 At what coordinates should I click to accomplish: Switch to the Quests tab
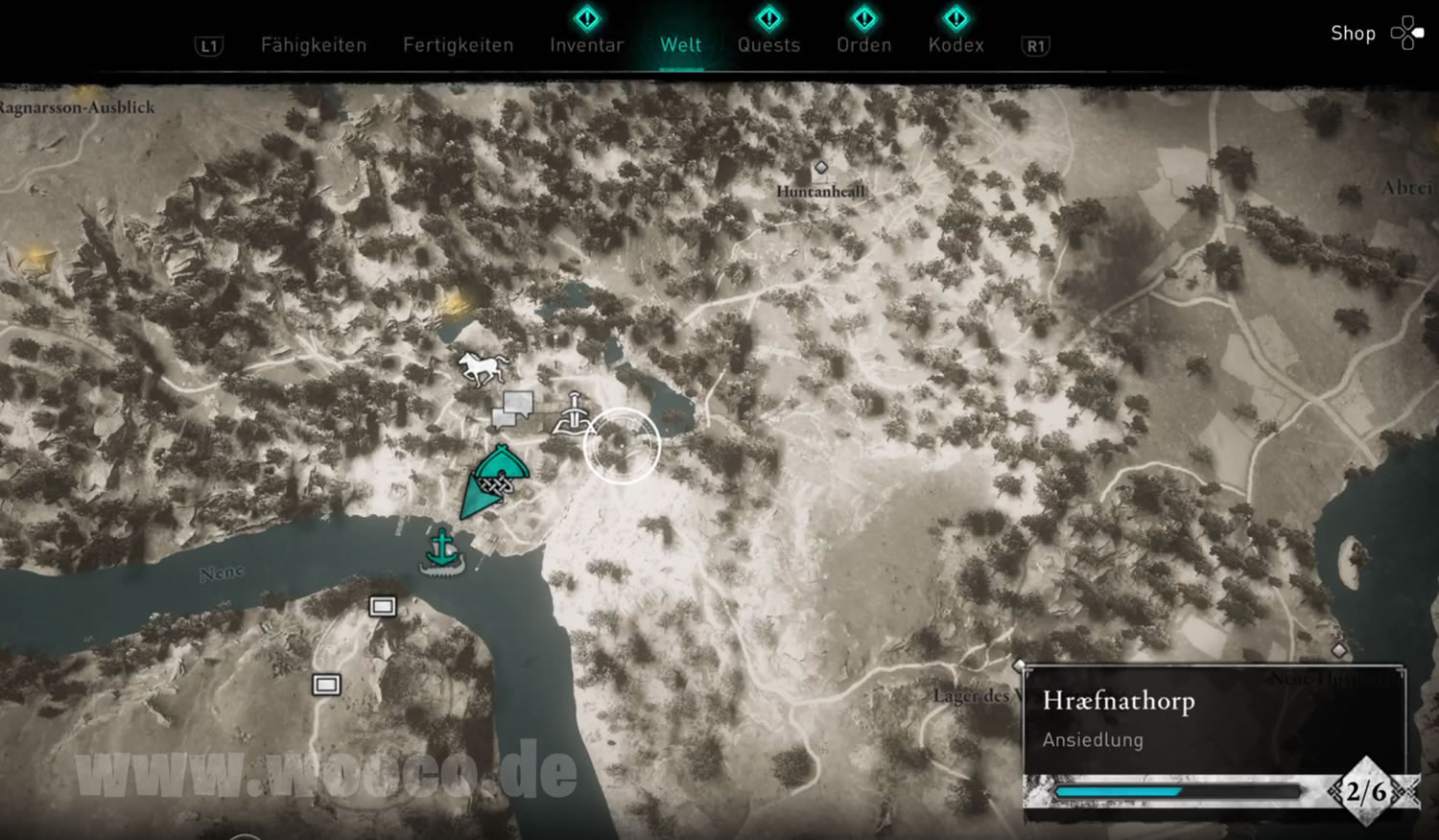[768, 45]
